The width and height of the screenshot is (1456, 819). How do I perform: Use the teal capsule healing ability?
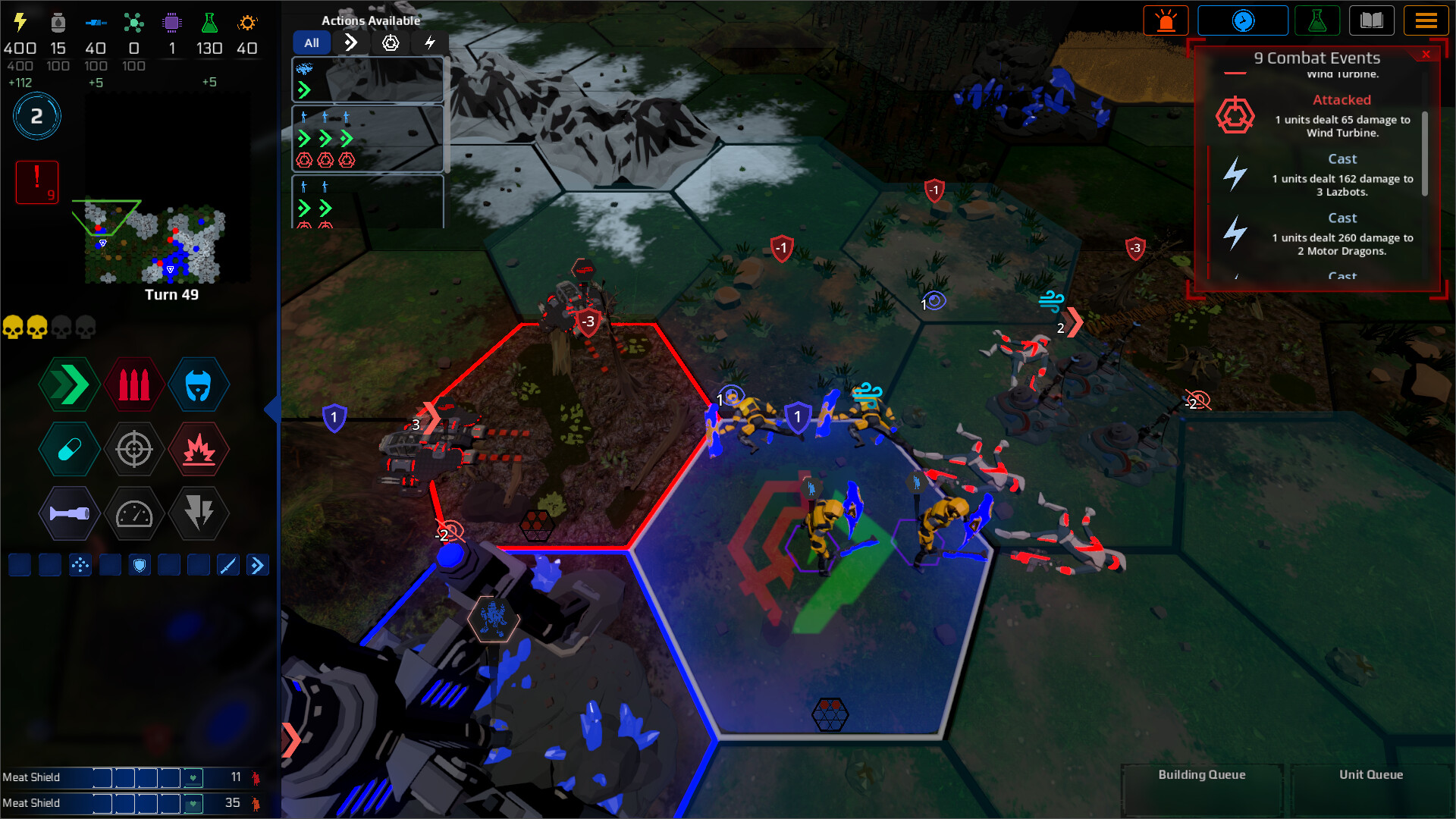(x=69, y=449)
